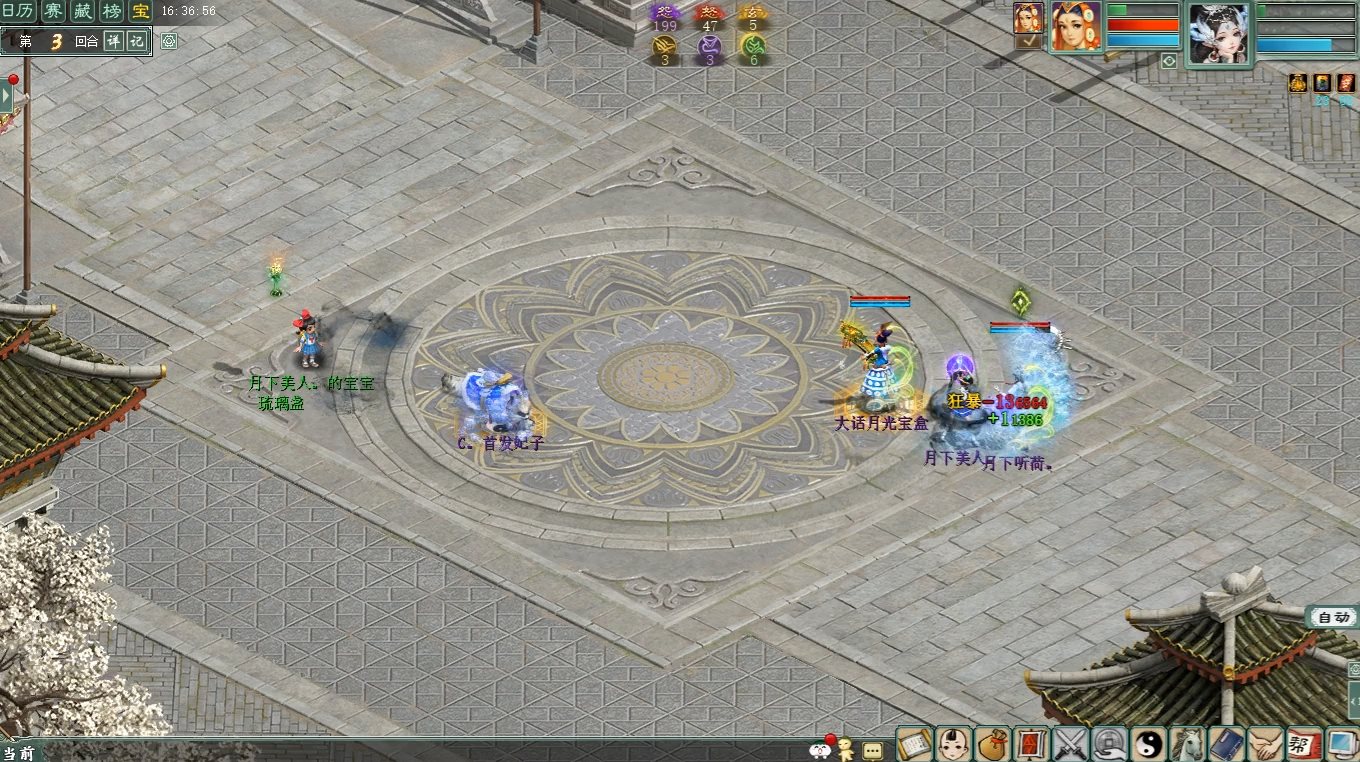
Task: Open the 帮 guild icon
Action: (1304, 743)
